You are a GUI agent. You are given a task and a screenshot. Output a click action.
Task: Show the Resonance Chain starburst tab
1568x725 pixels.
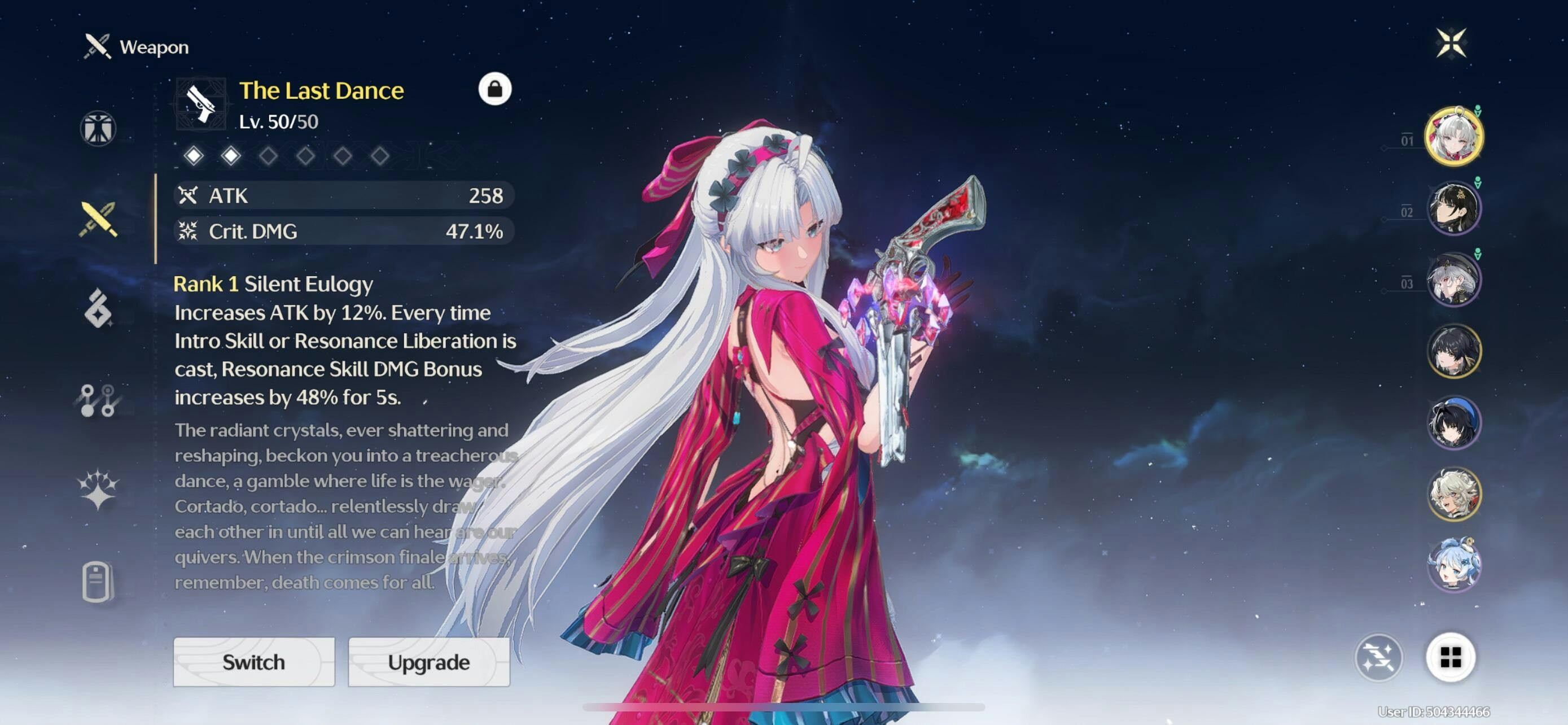click(x=98, y=489)
